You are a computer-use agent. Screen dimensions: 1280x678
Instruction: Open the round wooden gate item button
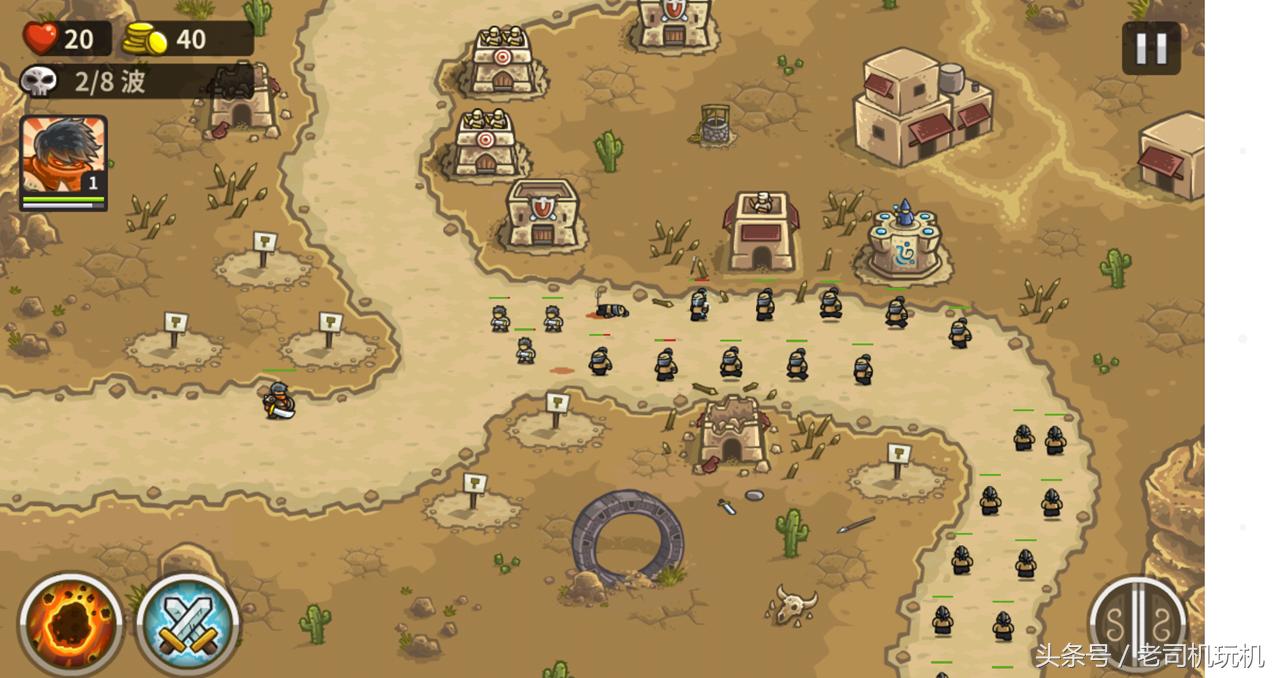1137,624
